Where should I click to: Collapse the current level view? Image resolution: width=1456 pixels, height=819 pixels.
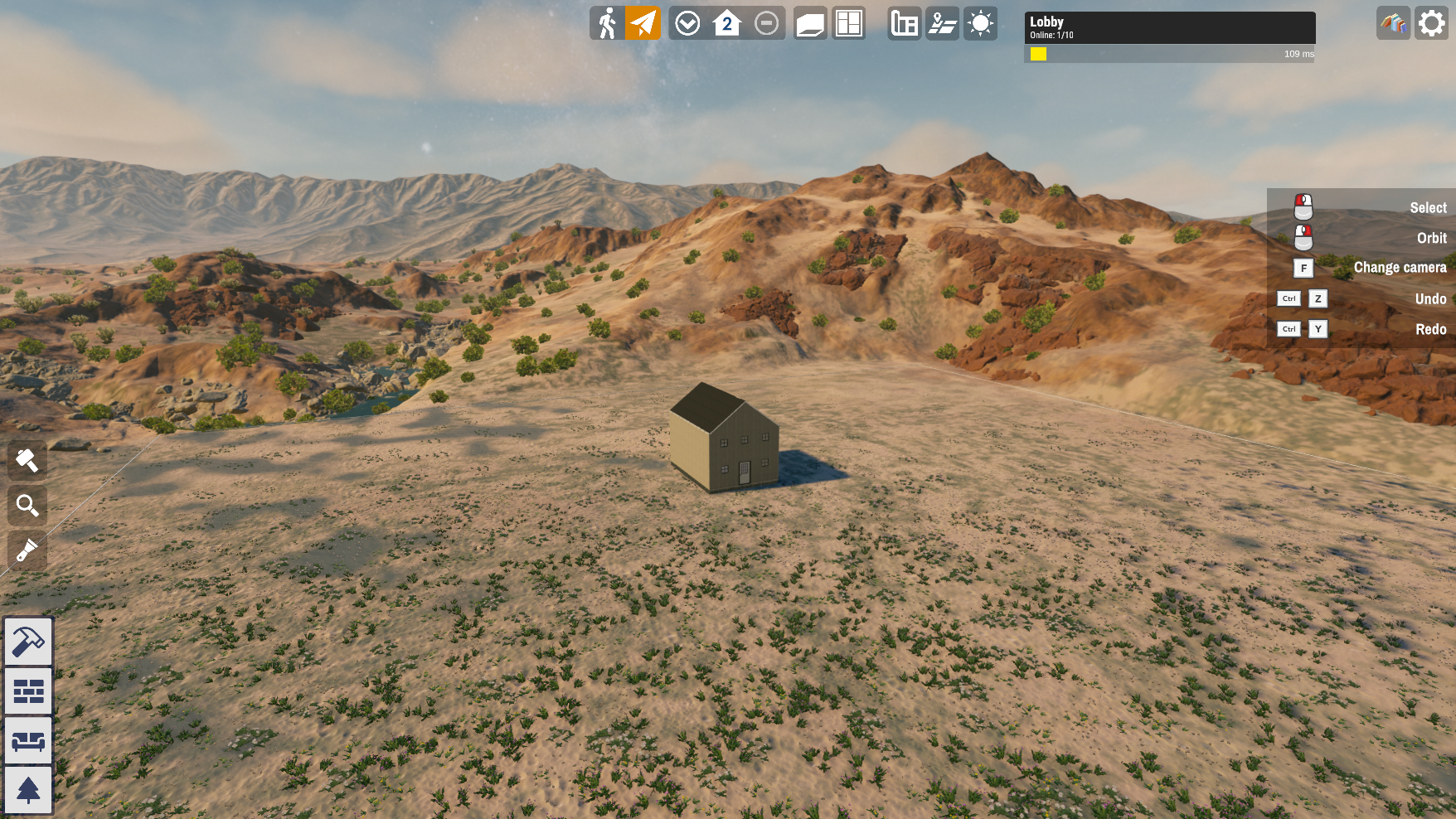tap(764, 23)
